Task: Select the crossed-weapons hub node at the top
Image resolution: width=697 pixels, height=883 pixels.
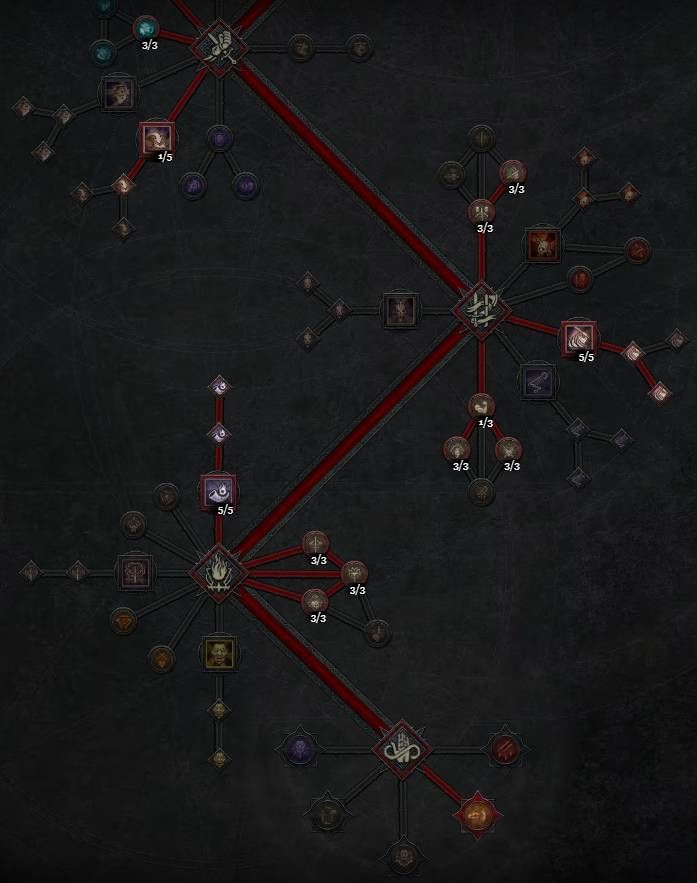Action: 221,45
